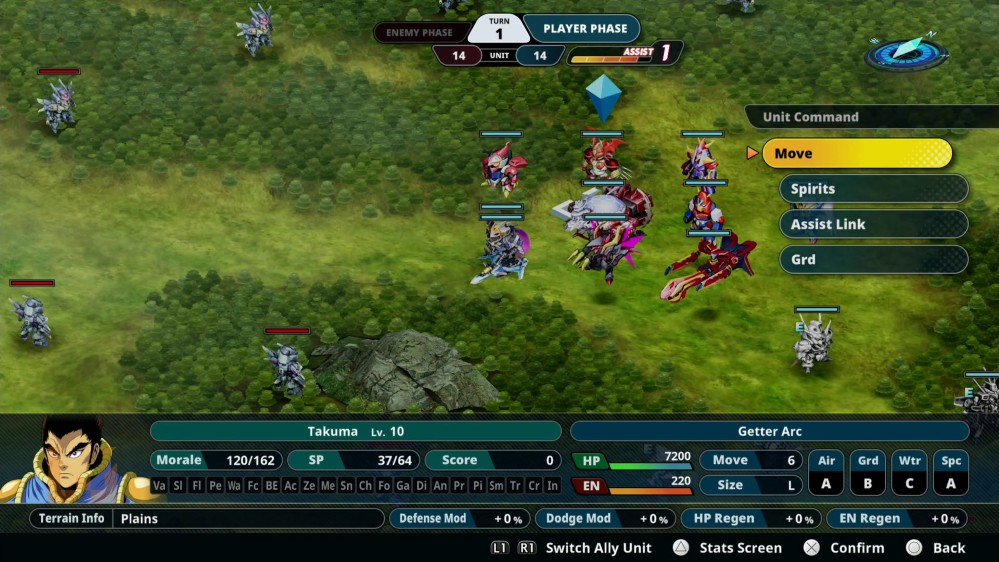The width and height of the screenshot is (999, 562).
Task: Select the Move command
Action: pyautogui.click(x=856, y=153)
